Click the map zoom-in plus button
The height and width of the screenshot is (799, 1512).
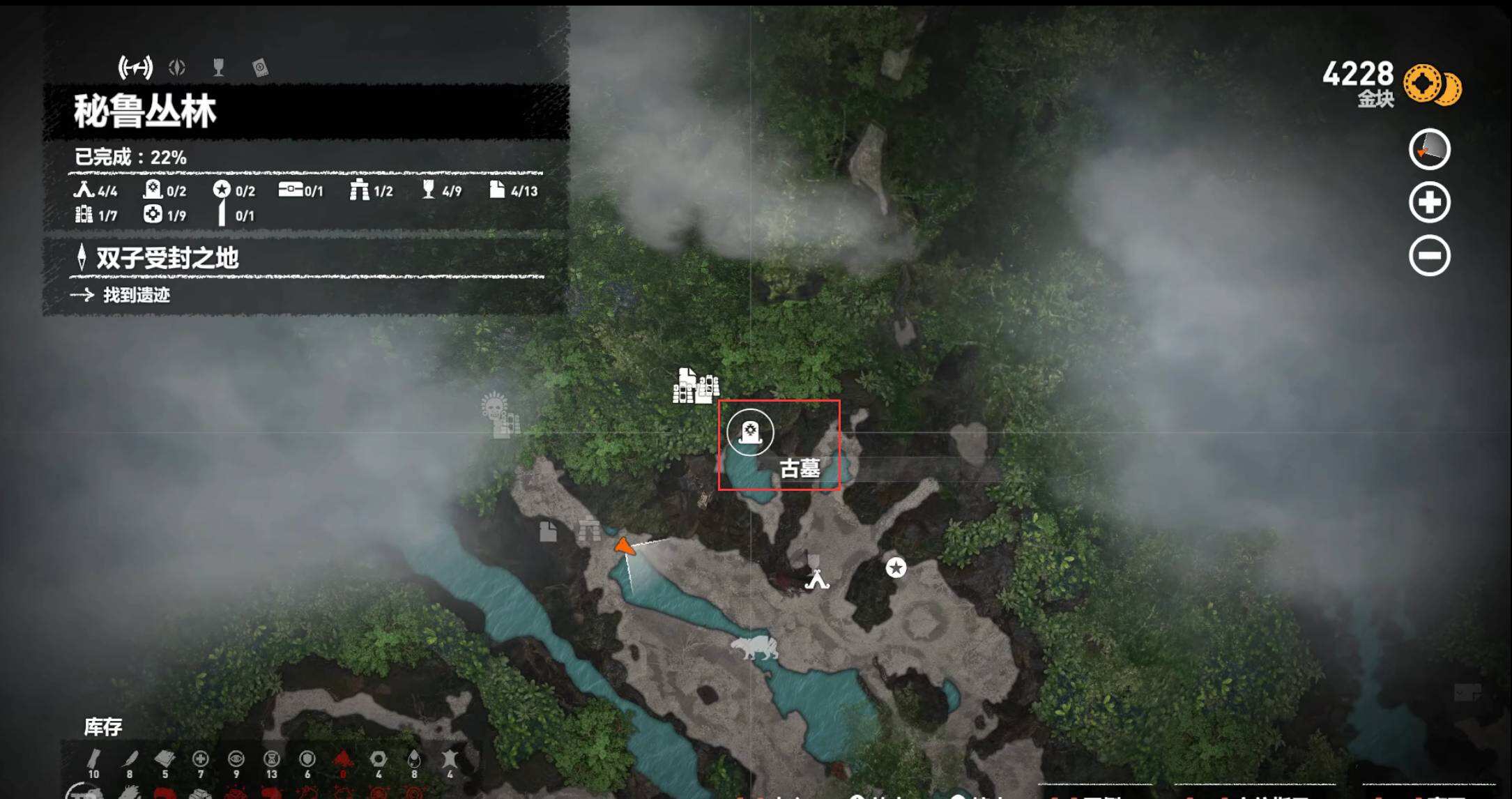tap(1429, 203)
